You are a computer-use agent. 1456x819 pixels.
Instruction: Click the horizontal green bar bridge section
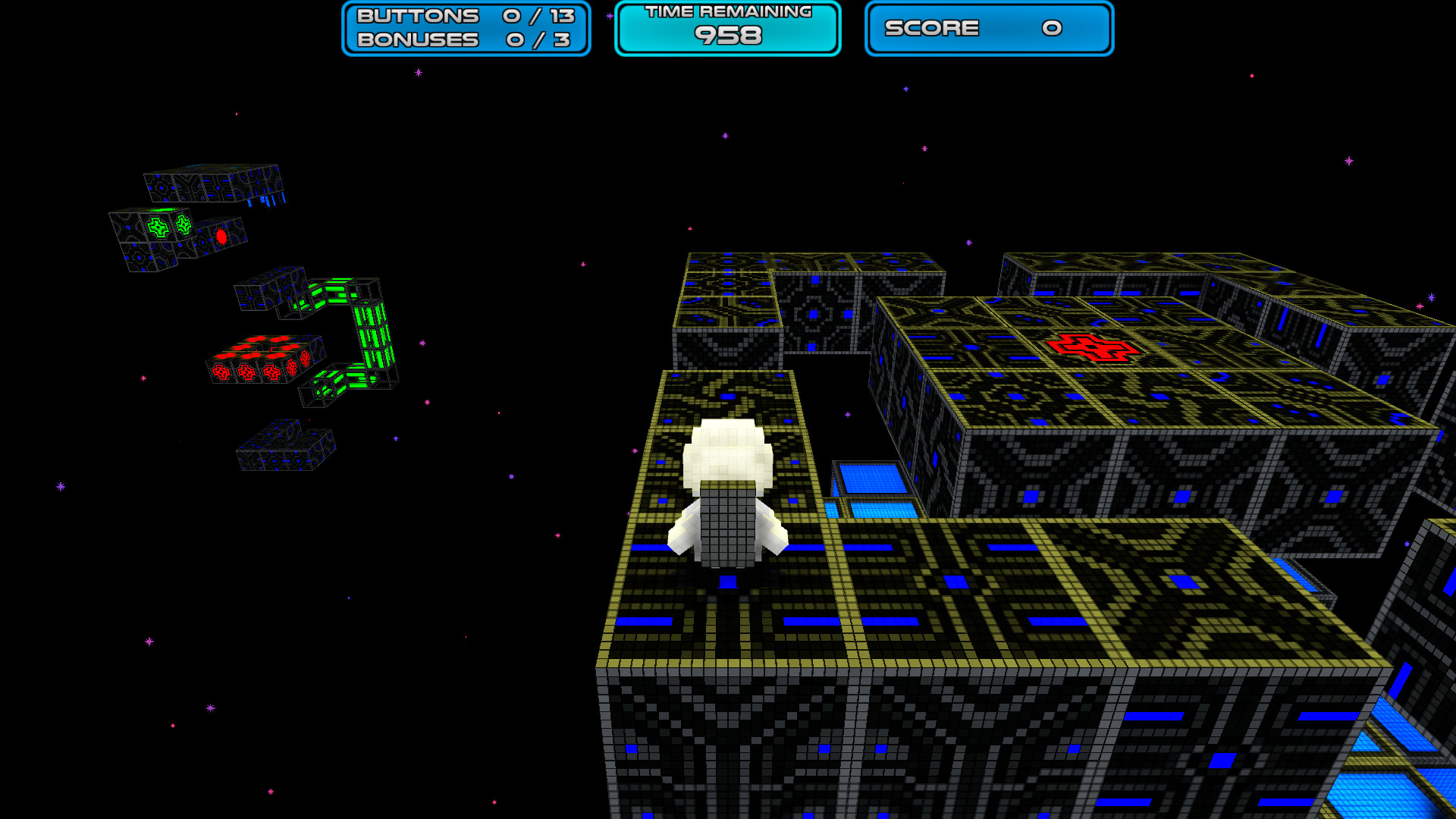pos(334,292)
